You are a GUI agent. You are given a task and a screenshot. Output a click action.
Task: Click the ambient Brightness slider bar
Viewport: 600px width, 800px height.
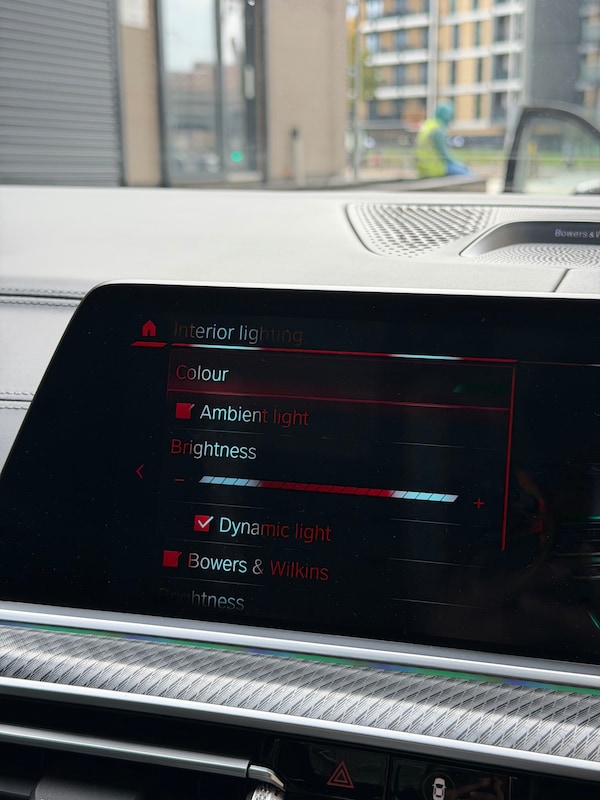(x=328, y=489)
